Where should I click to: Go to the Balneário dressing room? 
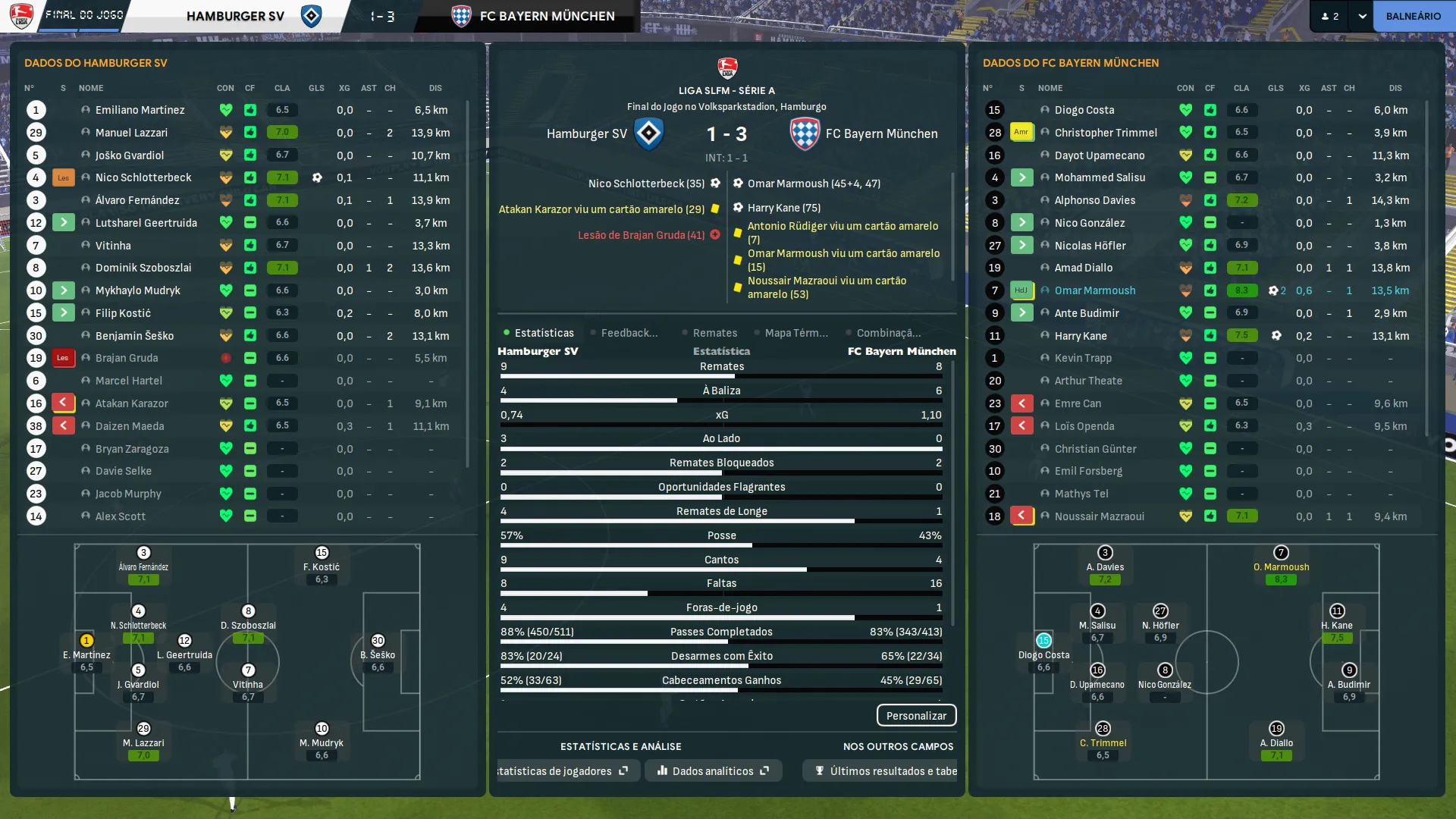click(1413, 16)
